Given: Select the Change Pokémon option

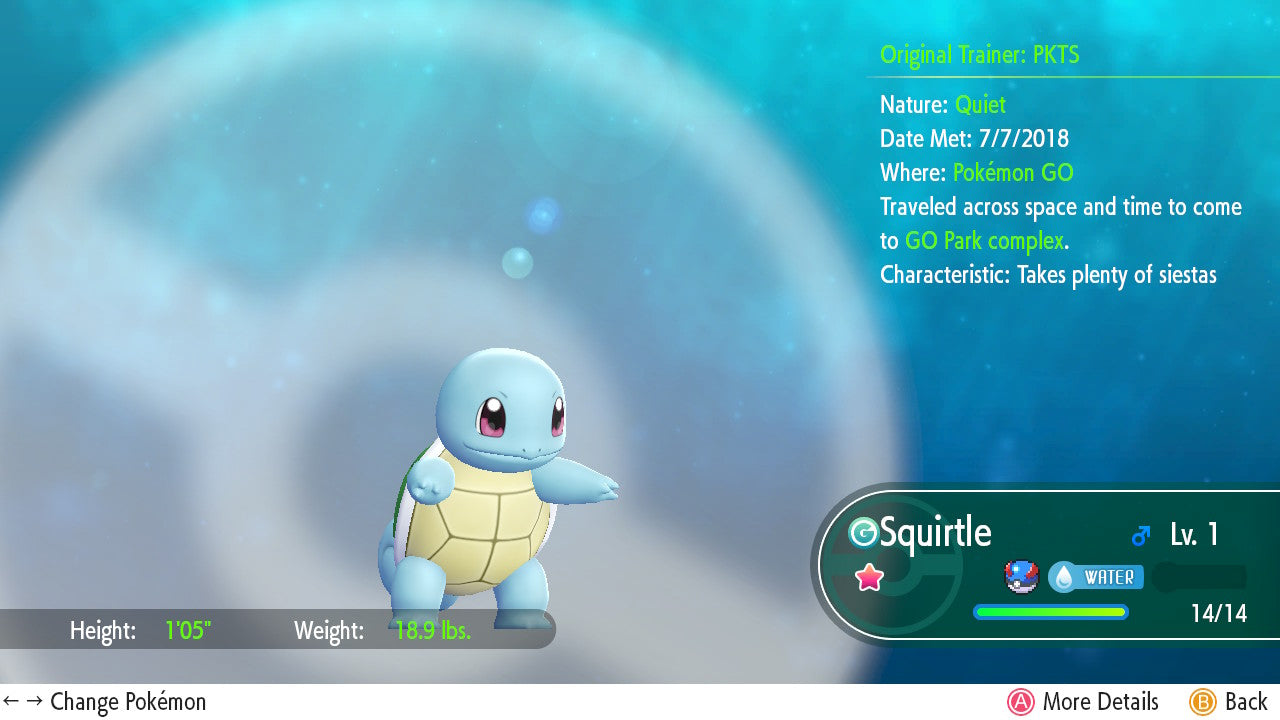Looking at the screenshot, I should click(105, 702).
